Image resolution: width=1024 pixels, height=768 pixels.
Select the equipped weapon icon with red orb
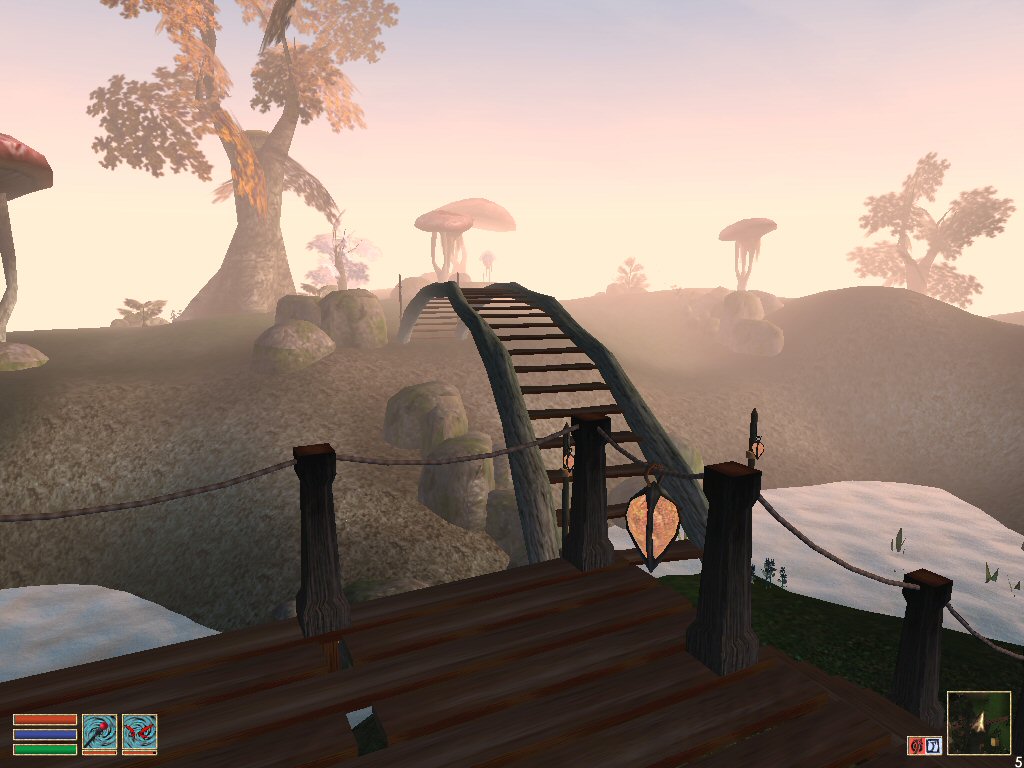(x=100, y=733)
